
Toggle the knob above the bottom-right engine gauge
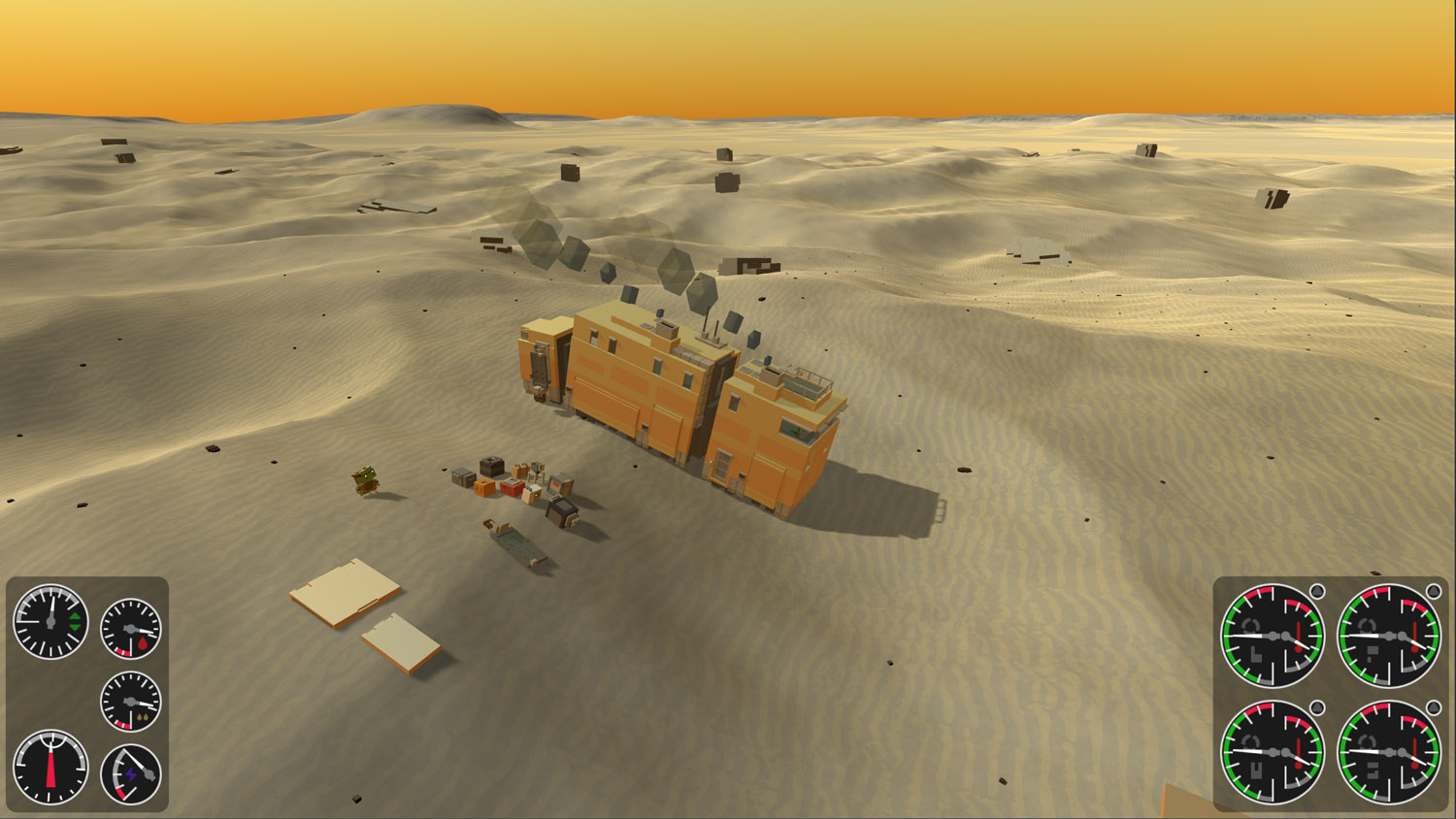[x=1434, y=705]
